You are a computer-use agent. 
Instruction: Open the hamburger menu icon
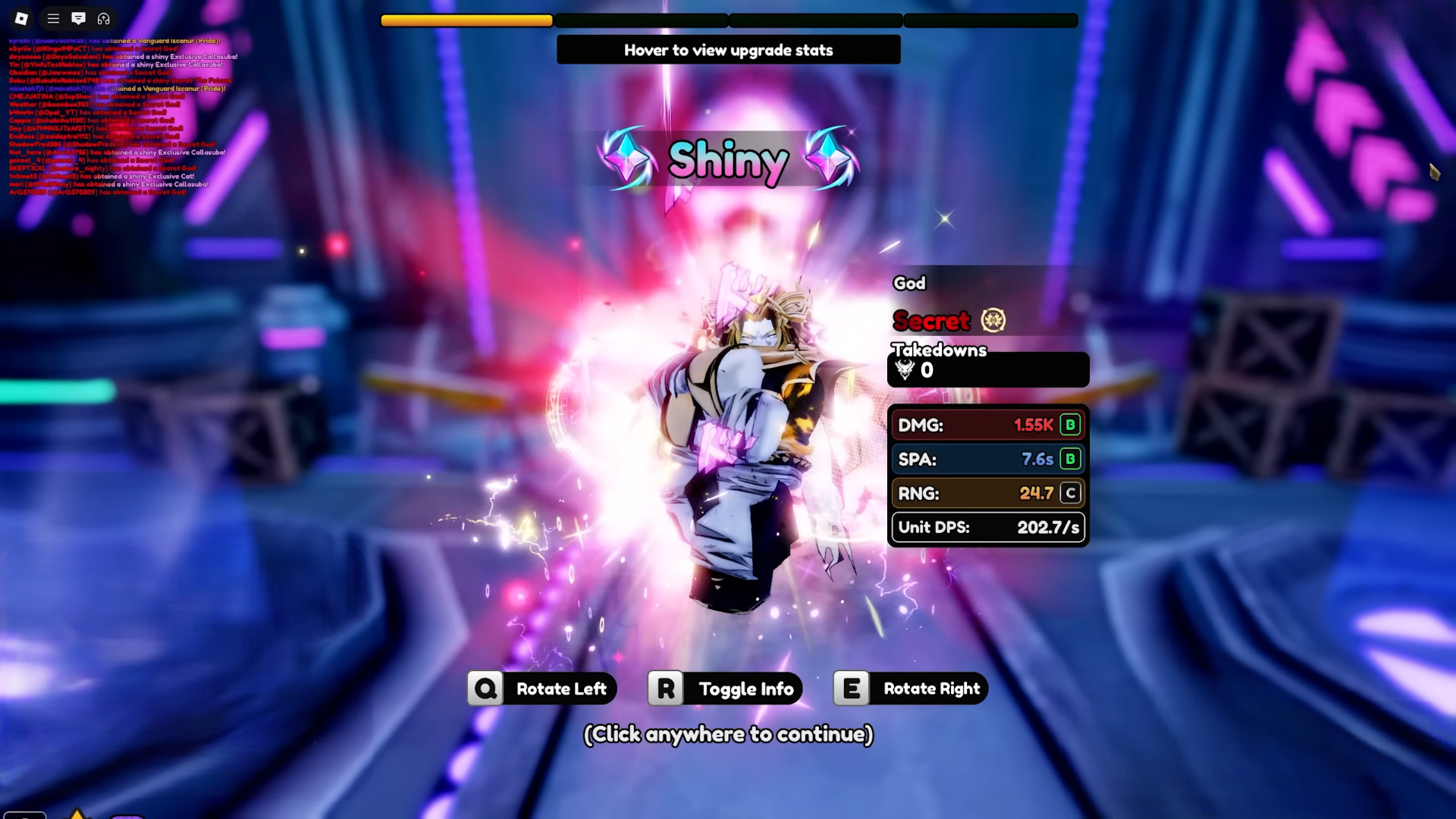pos(53,18)
